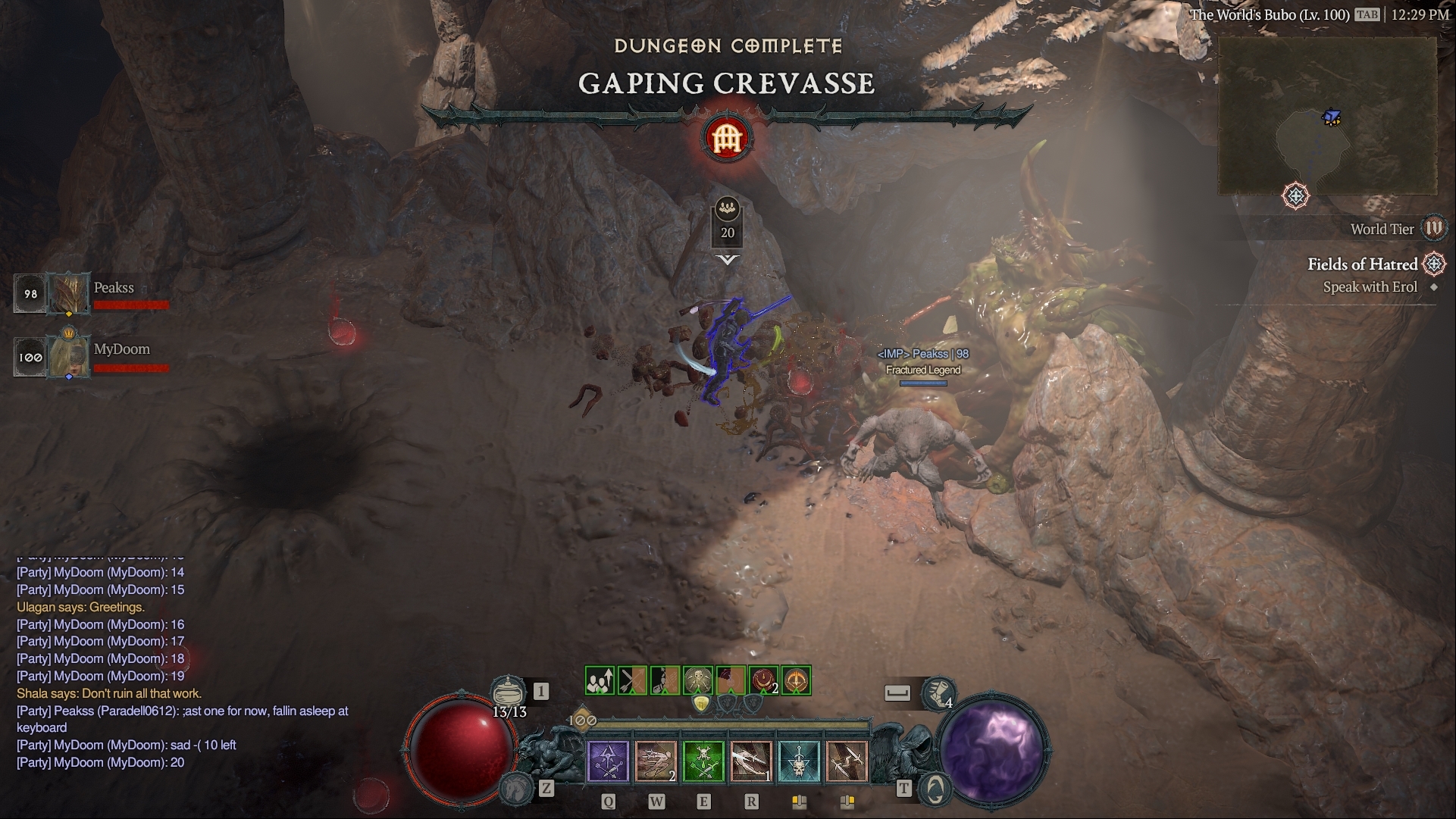
Task: Activate the purple crossed-daggers skill
Action: coord(609,761)
